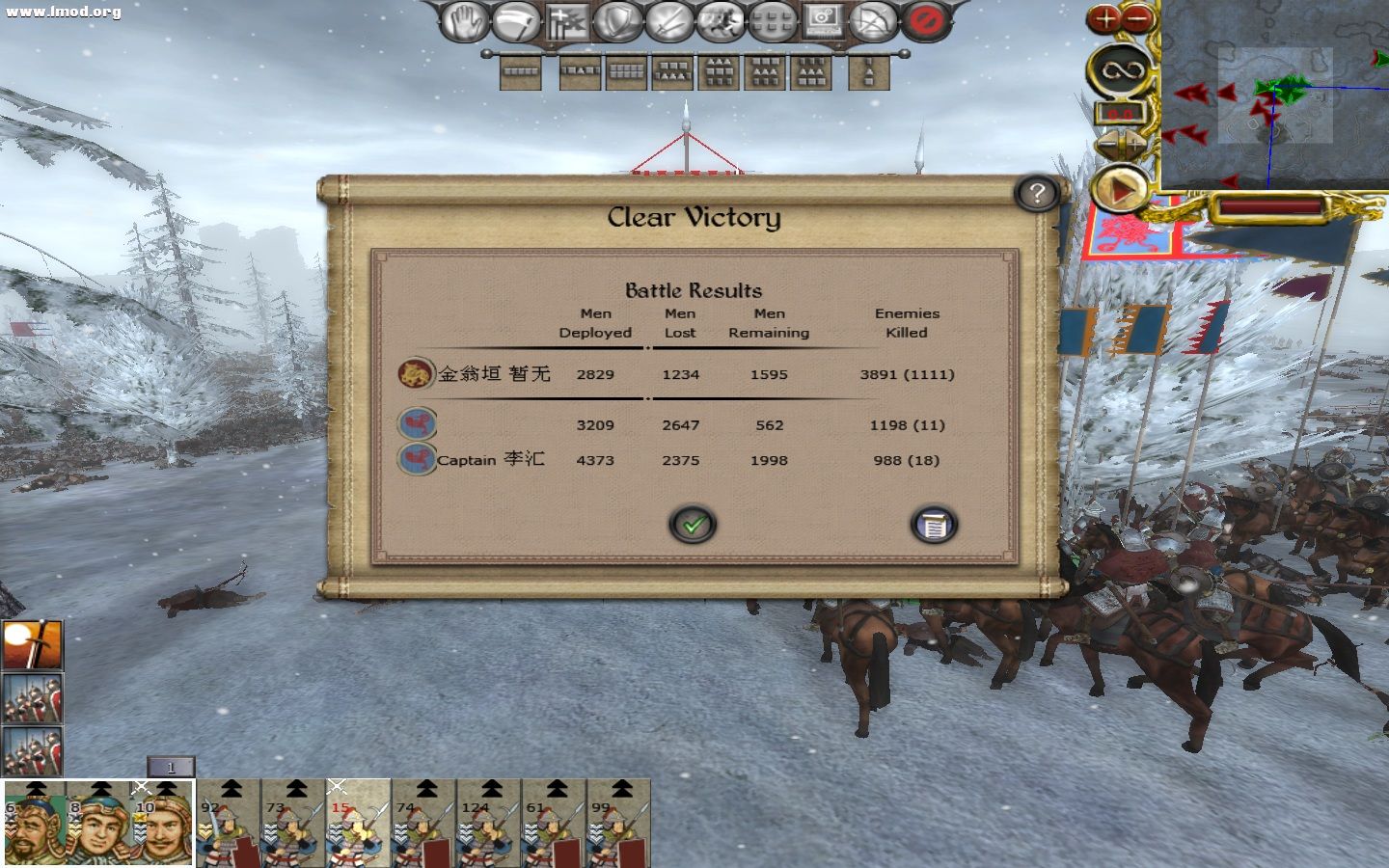Open the help question mark on the scroll
The height and width of the screenshot is (868, 1389).
click(1037, 193)
